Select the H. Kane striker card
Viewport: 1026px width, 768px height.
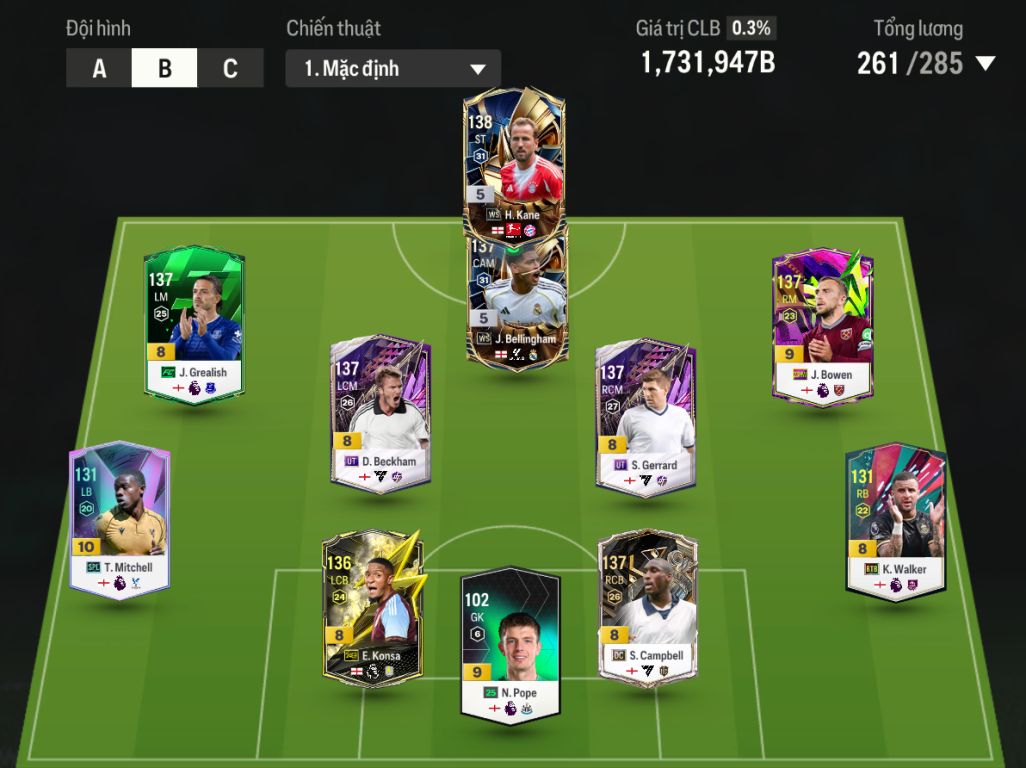515,160
